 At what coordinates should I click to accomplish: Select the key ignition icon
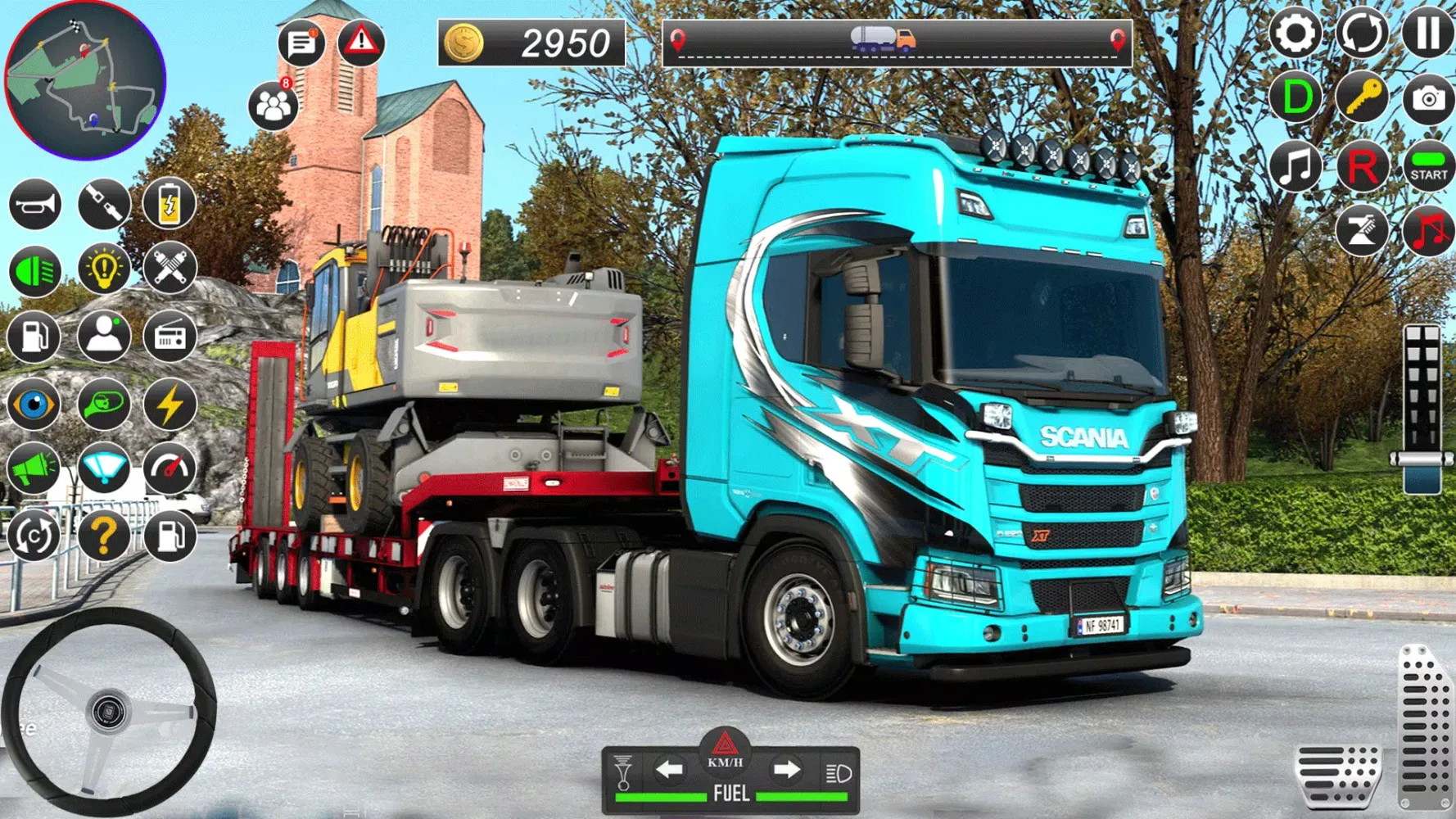(1361, 97)
